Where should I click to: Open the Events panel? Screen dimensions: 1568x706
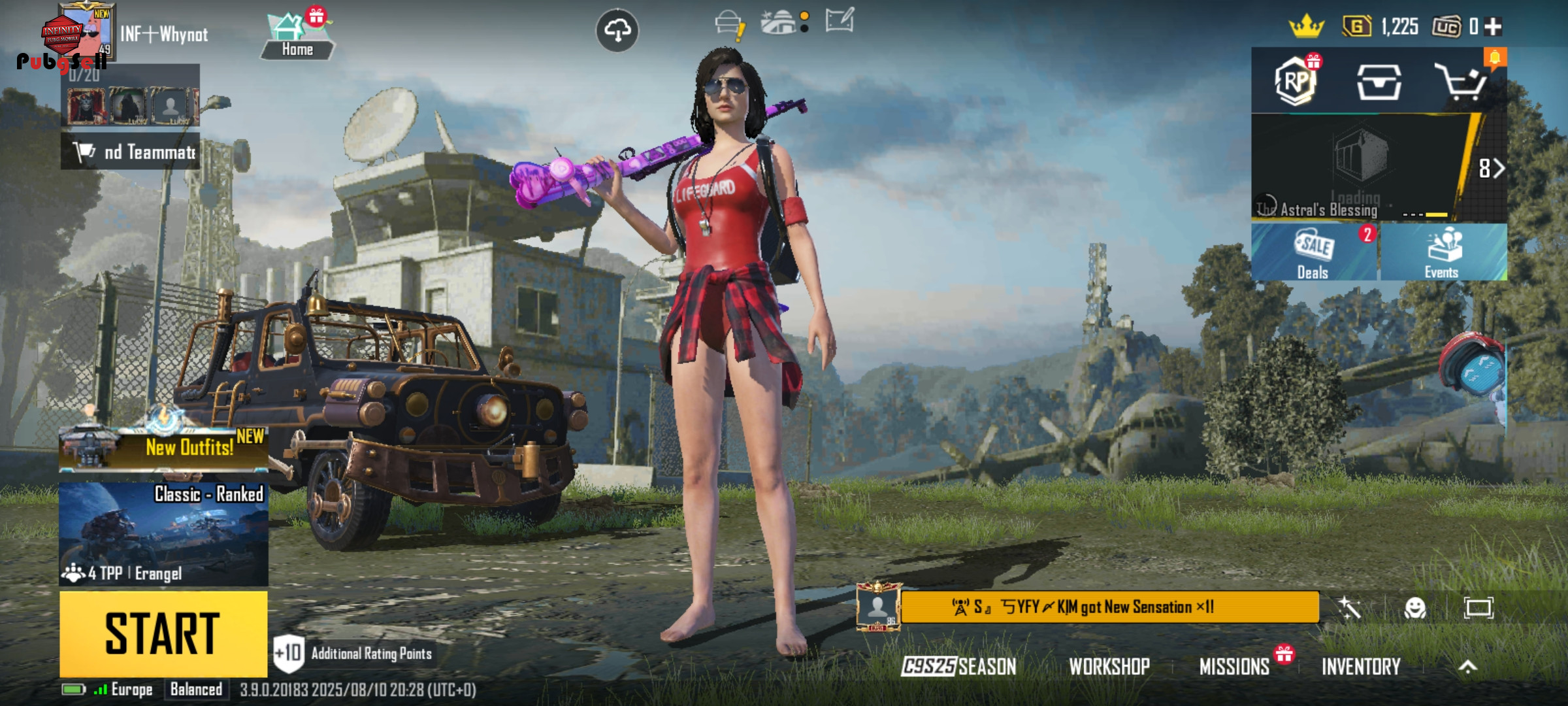click(x=1443, y=253)
